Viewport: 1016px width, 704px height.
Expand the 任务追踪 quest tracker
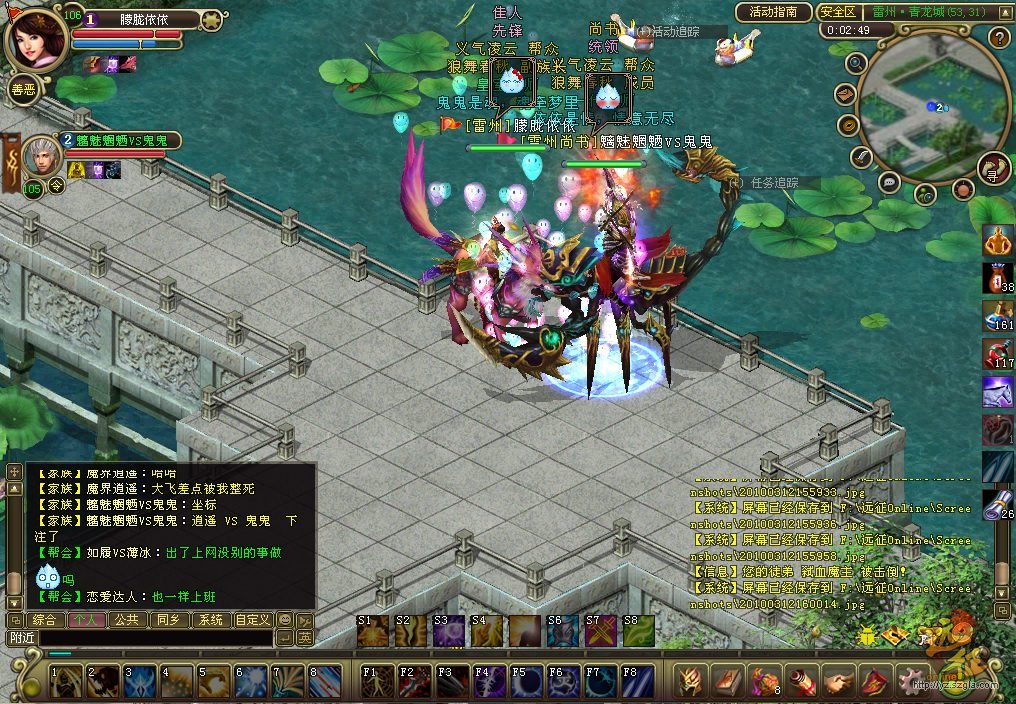[771, 183]
